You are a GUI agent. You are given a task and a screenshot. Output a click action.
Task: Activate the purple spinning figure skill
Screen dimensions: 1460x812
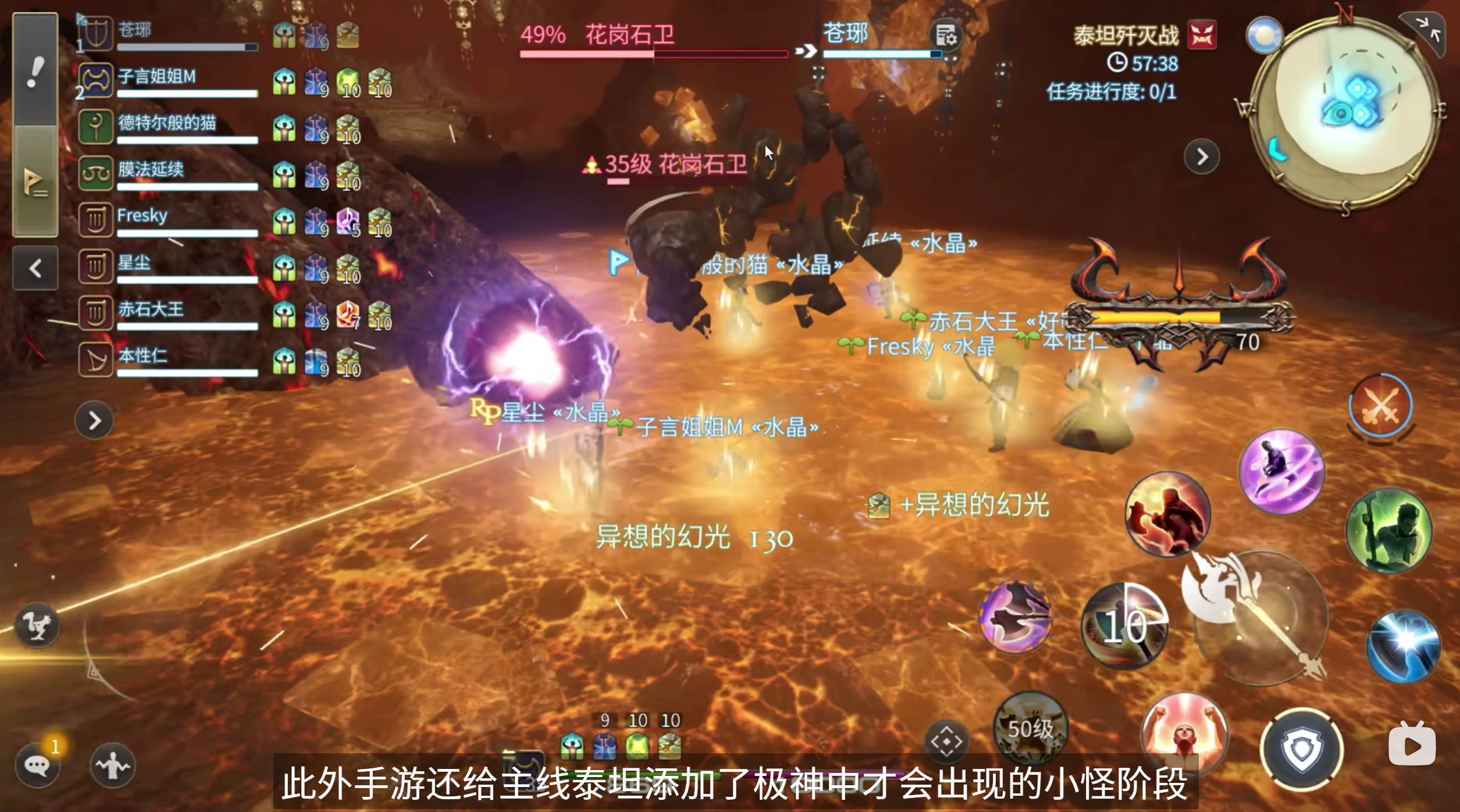coord(1281,471)
